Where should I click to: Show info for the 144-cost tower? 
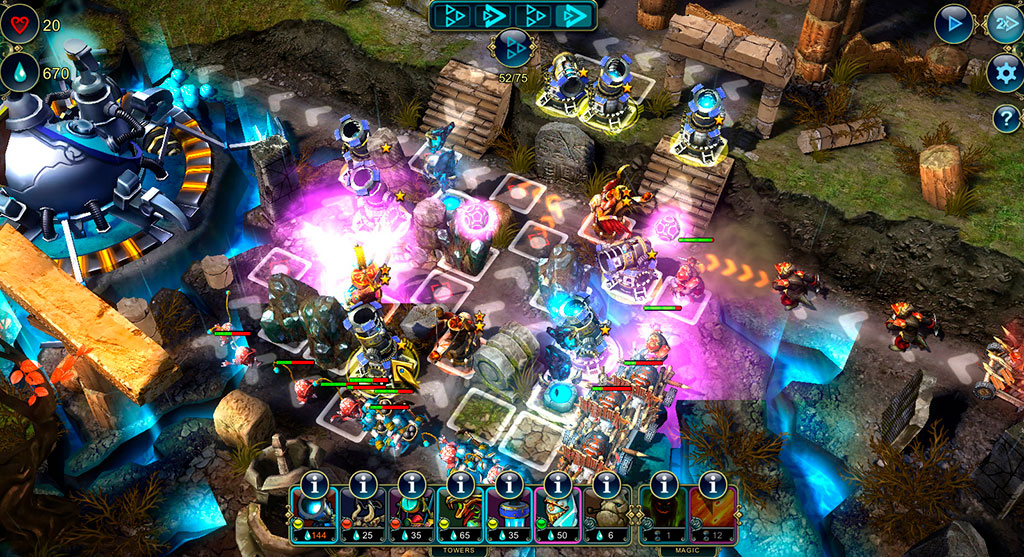pyautogui.click(x=315, y=484)
